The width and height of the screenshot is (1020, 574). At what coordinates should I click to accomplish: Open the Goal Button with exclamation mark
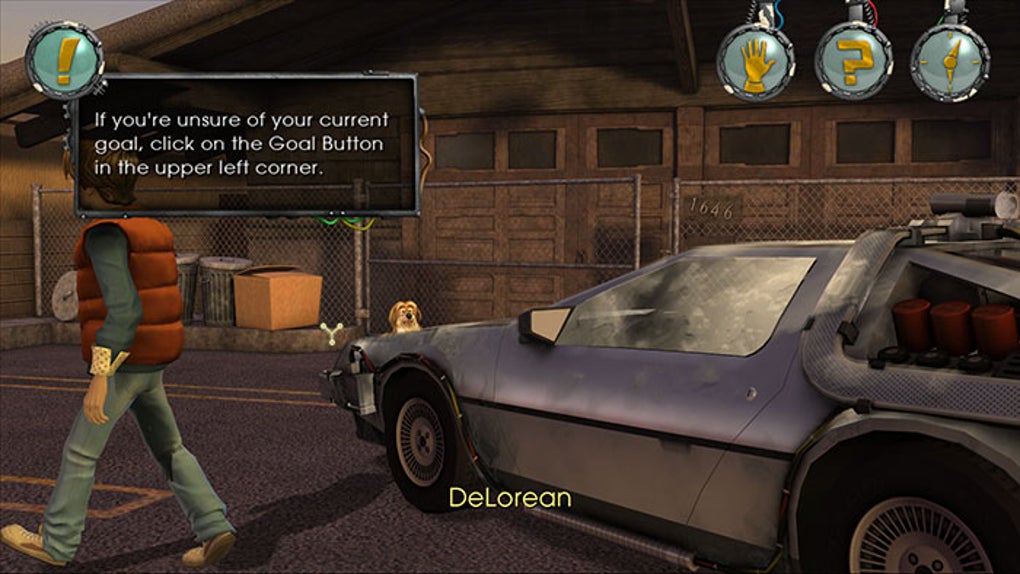(64, 58)
